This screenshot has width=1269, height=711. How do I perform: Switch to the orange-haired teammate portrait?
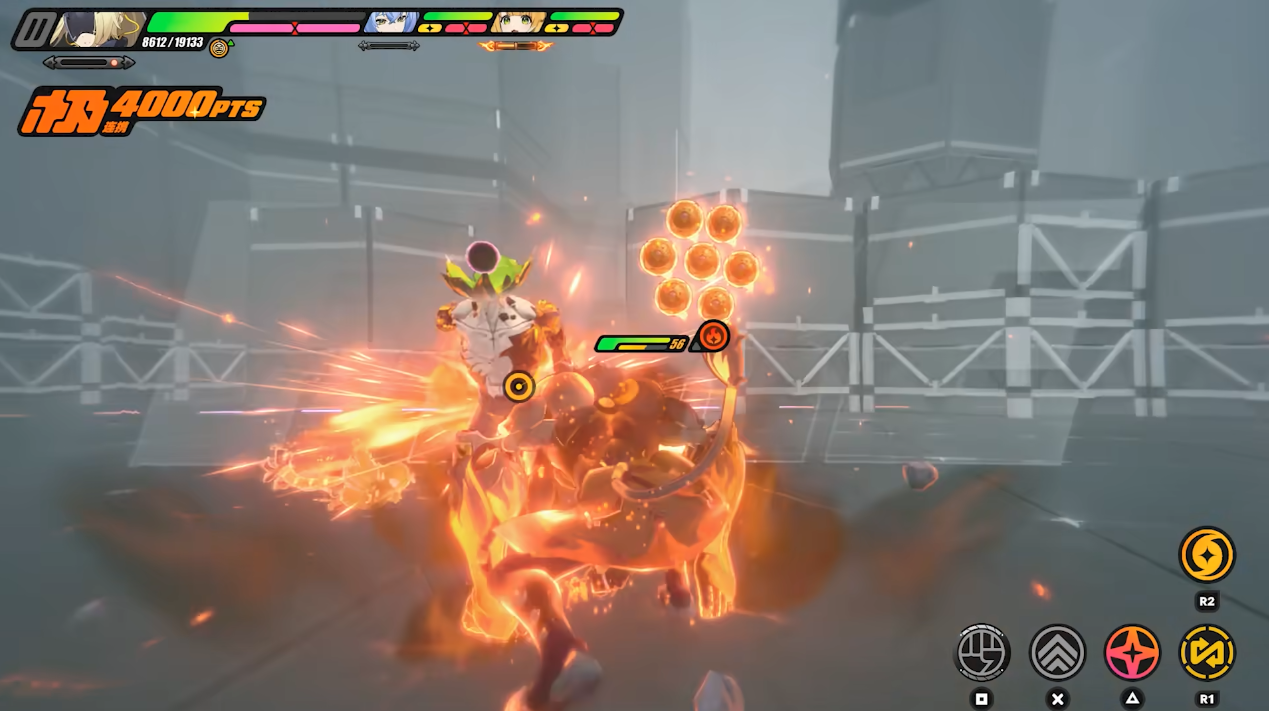click(x=519, y=21)
